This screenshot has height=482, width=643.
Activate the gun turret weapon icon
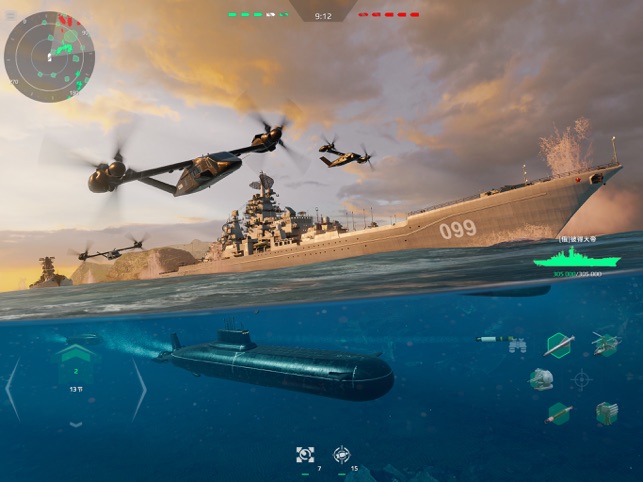click(x=541, y=379)
